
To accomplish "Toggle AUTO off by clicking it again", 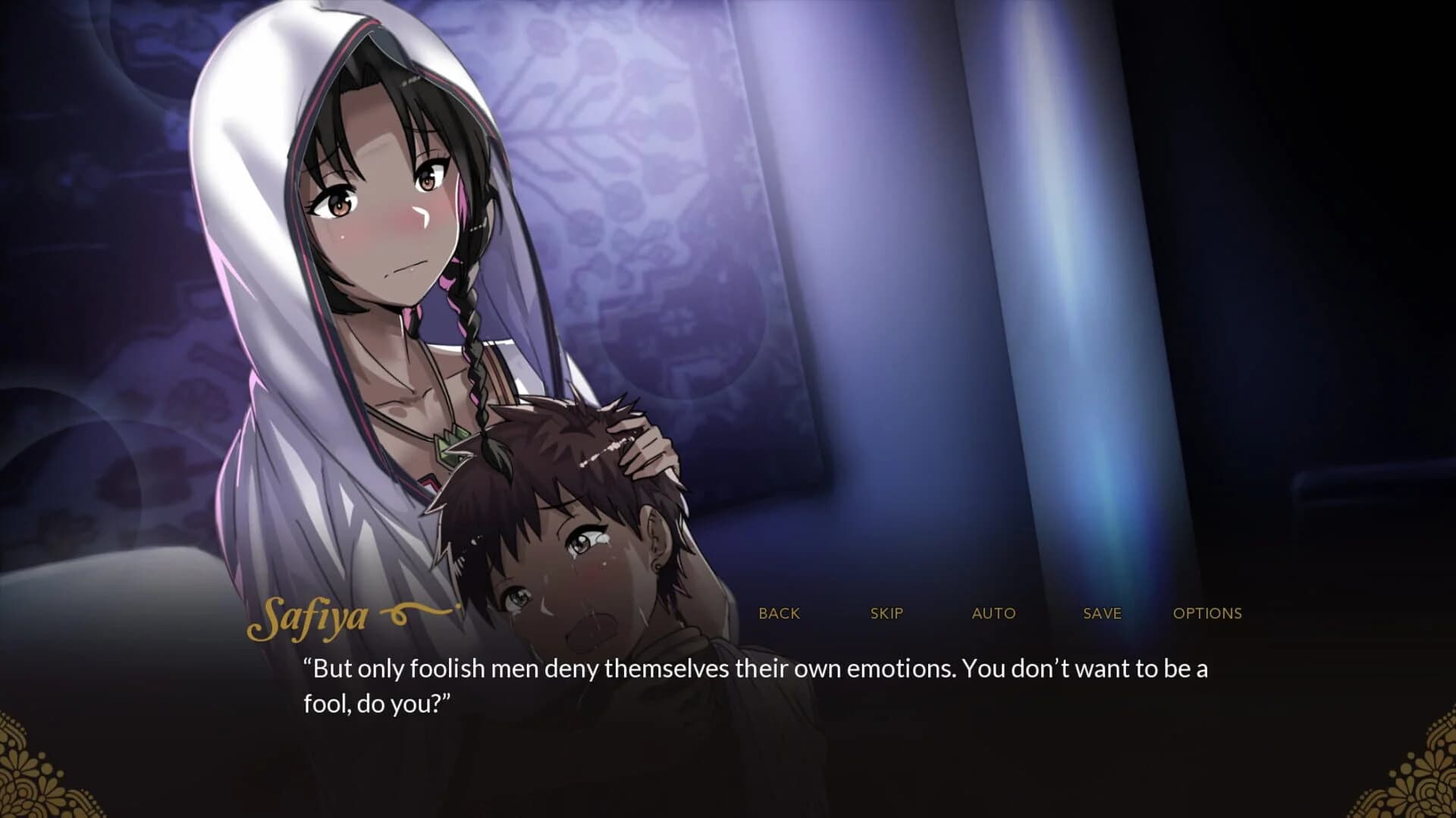I will click(x=994, y=613).
